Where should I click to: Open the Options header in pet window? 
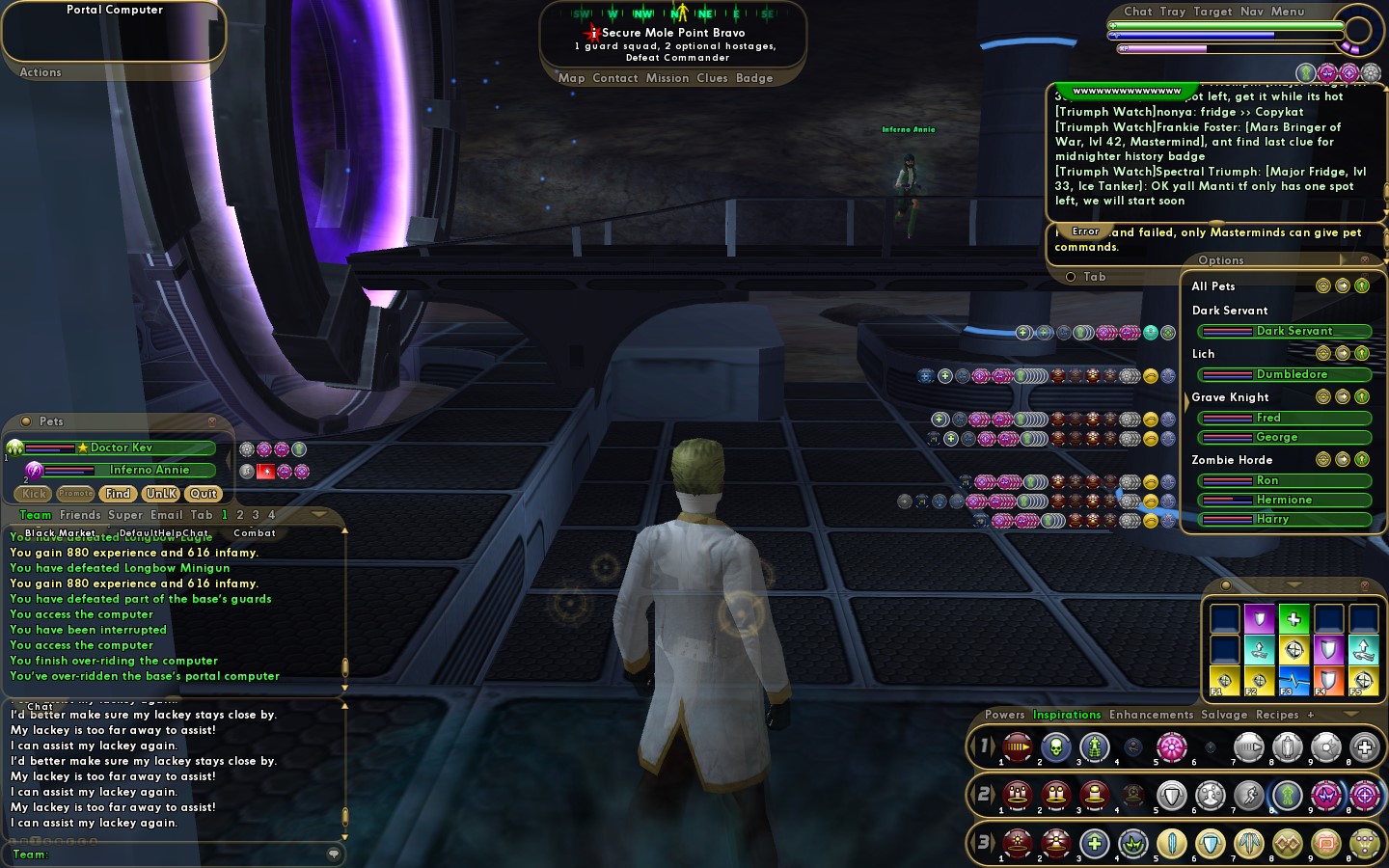[x=1220, y=260]
